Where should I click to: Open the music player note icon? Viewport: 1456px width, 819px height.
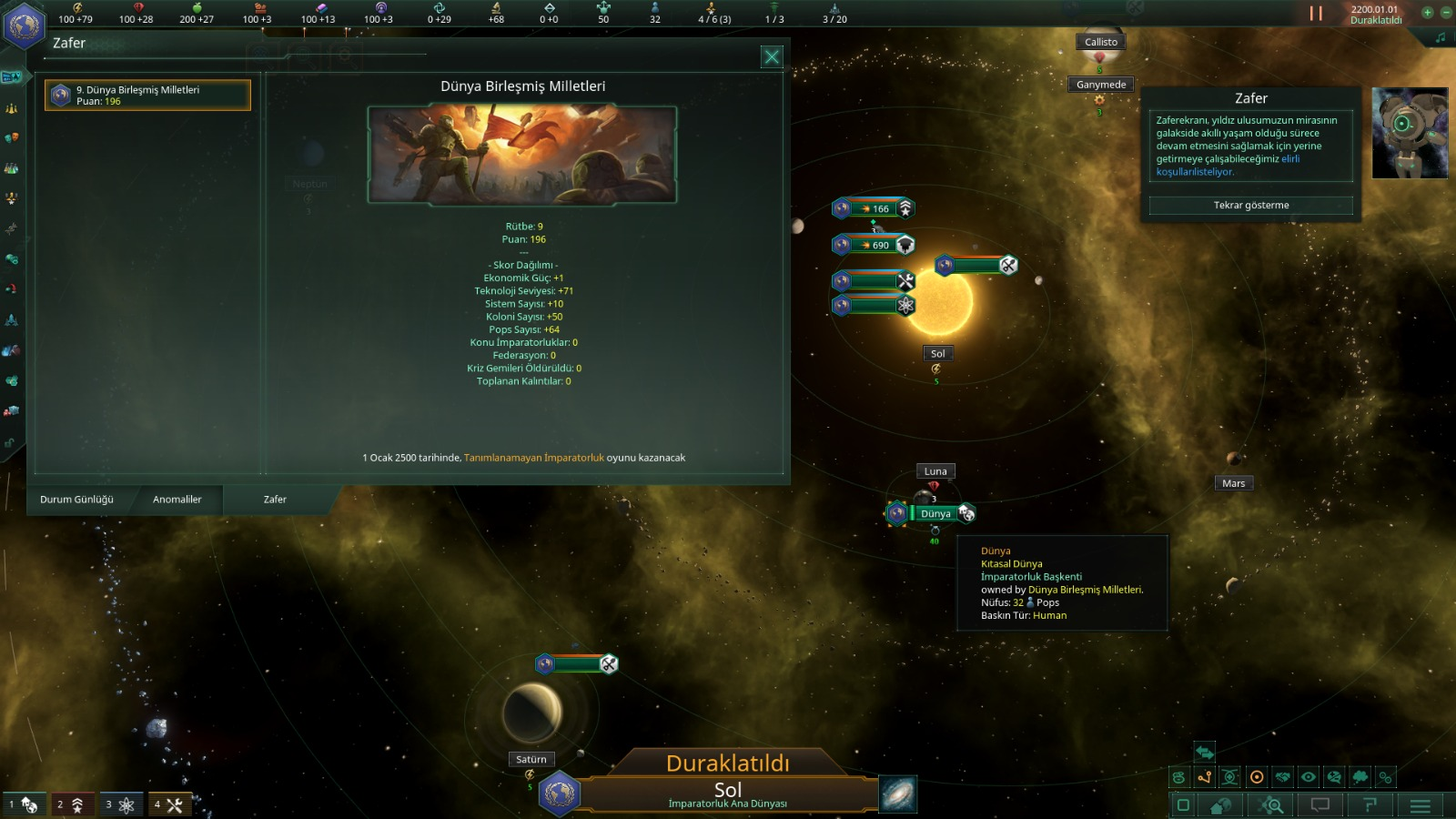click(1441, 37)
